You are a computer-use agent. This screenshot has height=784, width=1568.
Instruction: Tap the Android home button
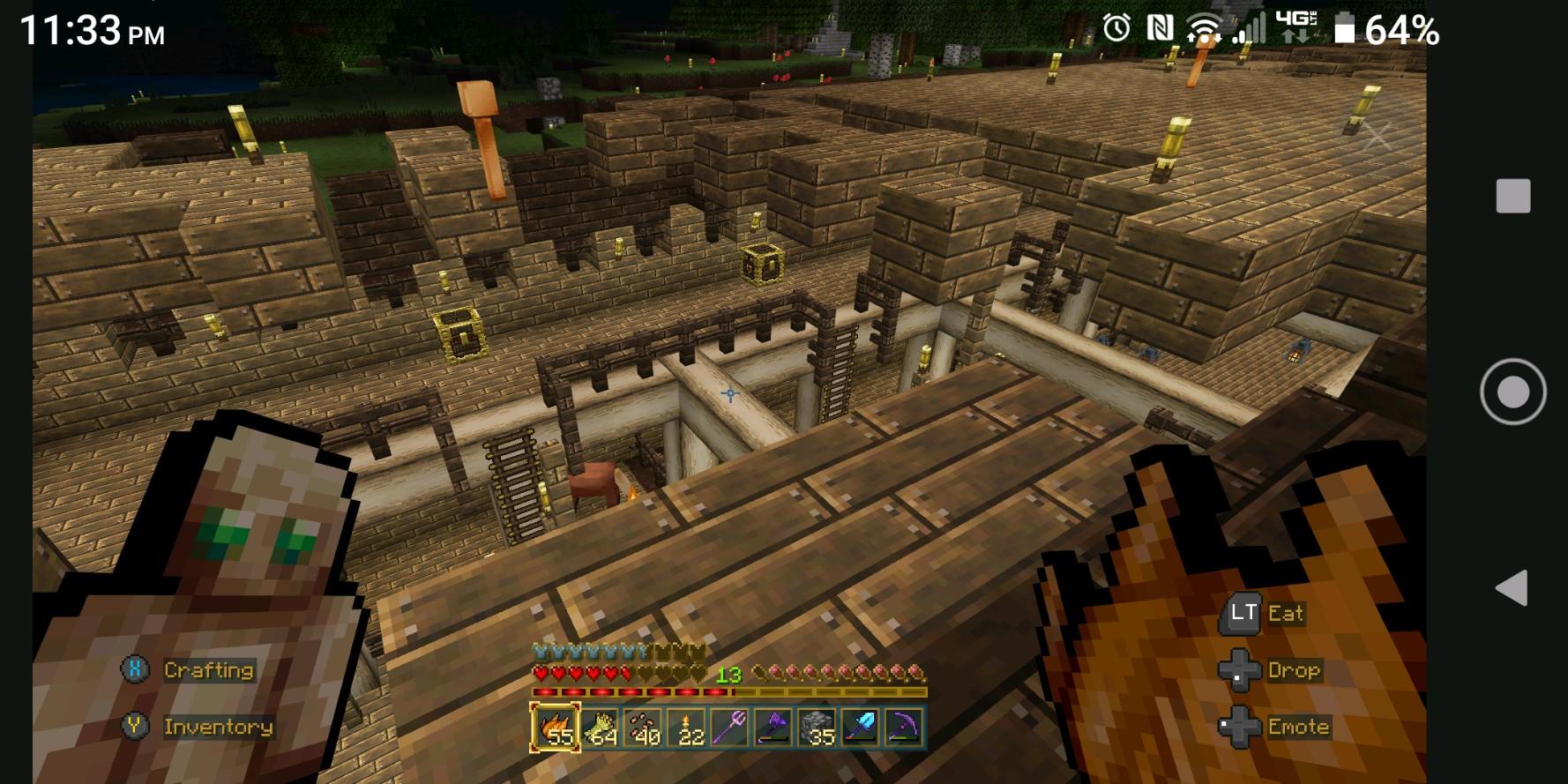pyautogui.click(x=1512, y=392)
